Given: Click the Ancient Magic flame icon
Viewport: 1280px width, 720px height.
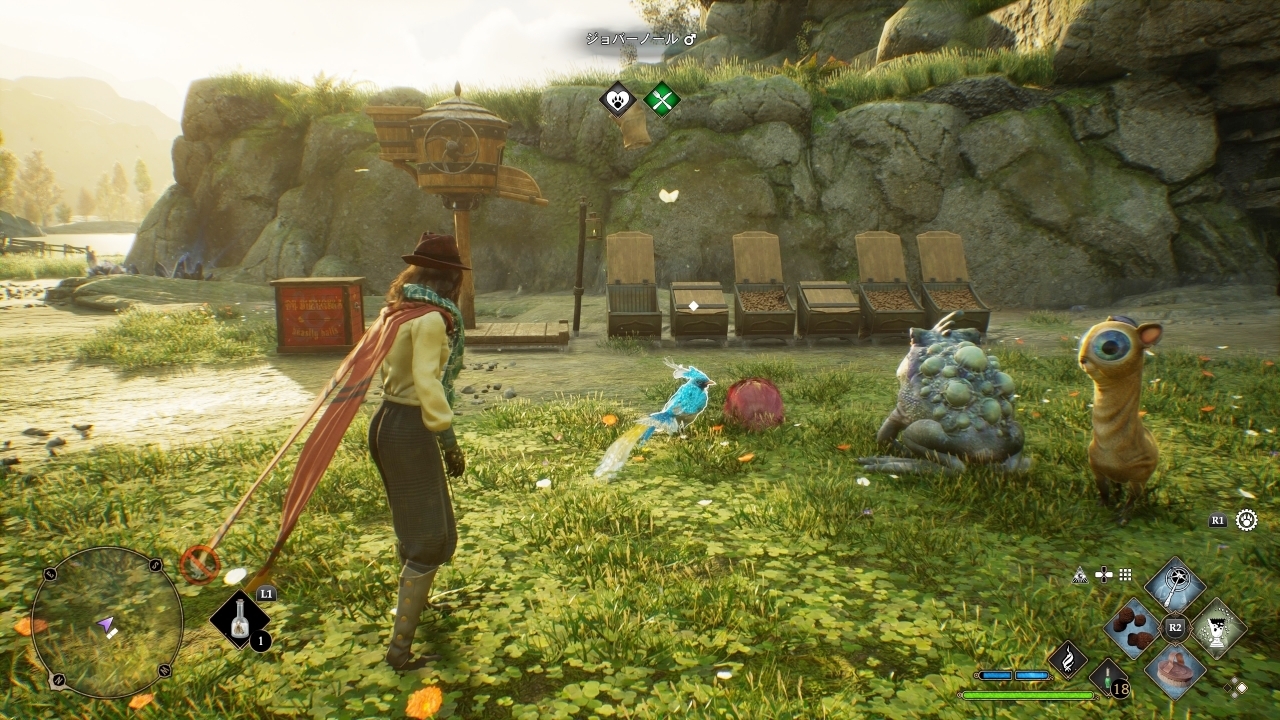Looking at the screenshot, I should click(x=1068, y=660).
